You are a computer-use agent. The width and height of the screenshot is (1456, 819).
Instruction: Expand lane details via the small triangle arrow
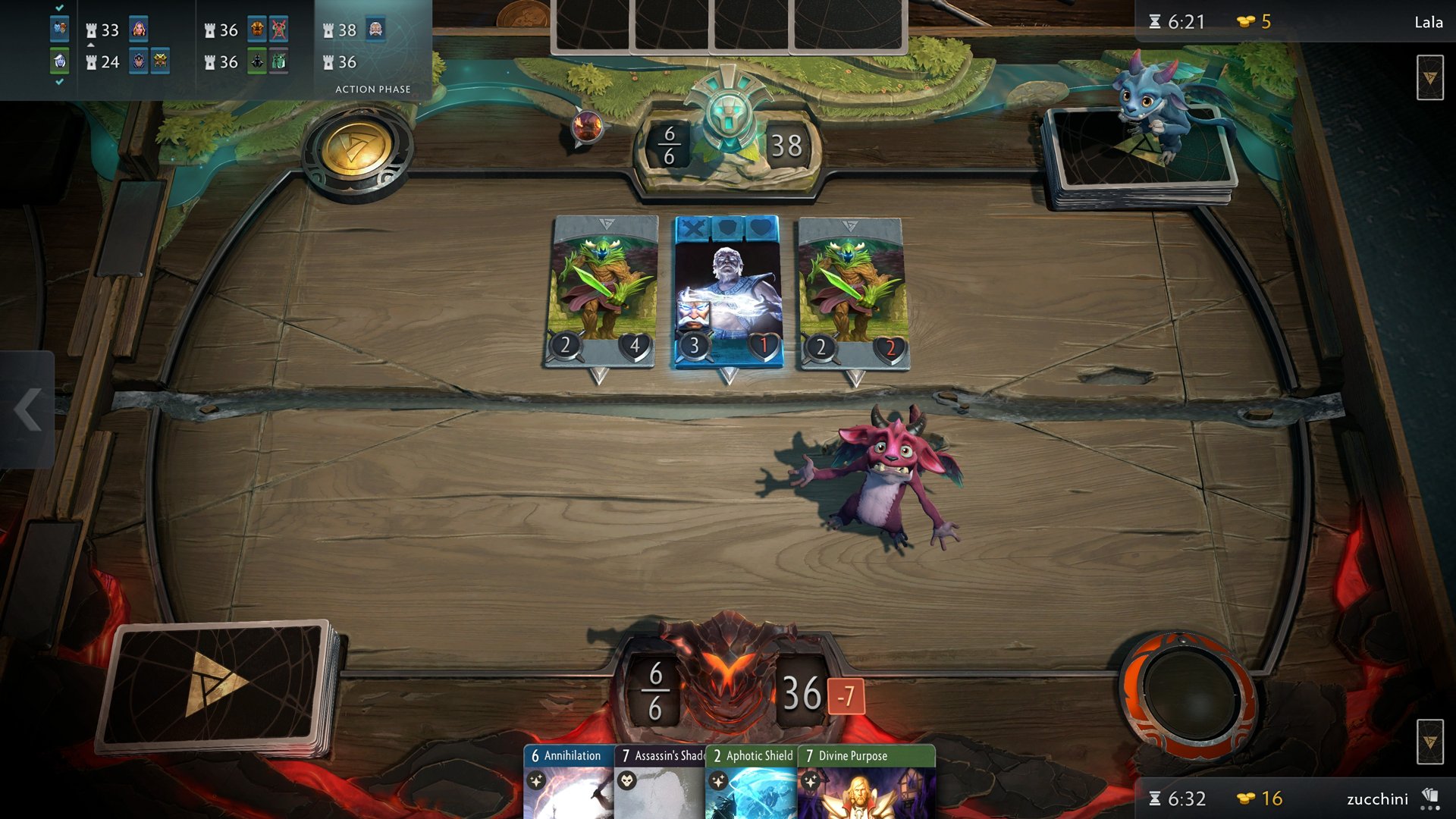90,45
